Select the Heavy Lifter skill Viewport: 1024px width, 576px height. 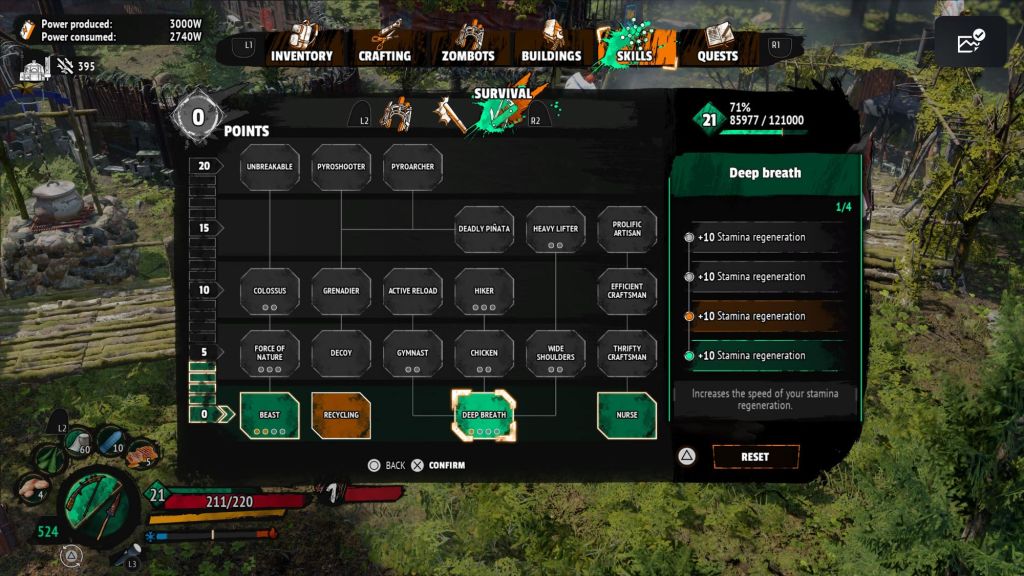point(556,229)
